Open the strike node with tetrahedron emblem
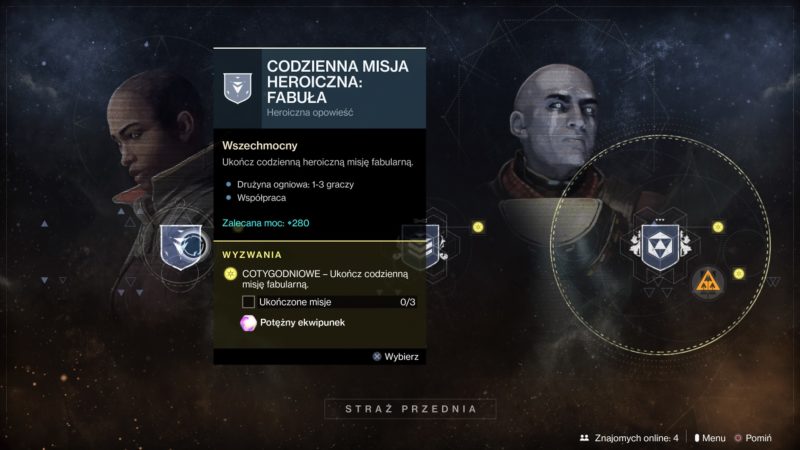This screenshot has width=800, height=450. coord(663,245)
